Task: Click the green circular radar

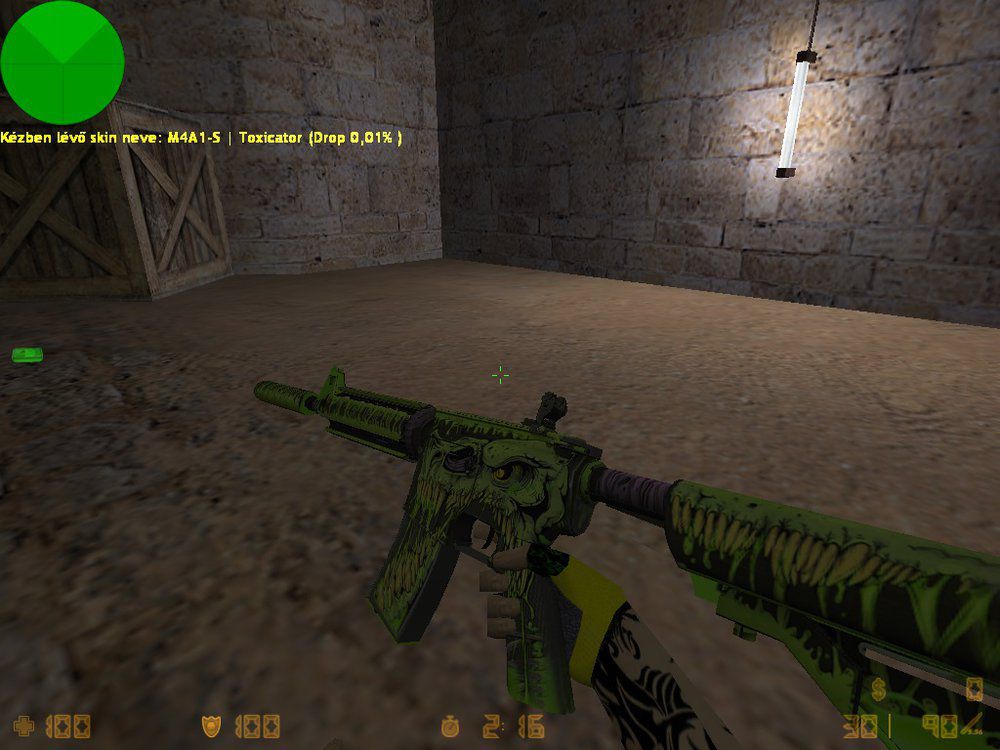Action: tap(62, 62)
